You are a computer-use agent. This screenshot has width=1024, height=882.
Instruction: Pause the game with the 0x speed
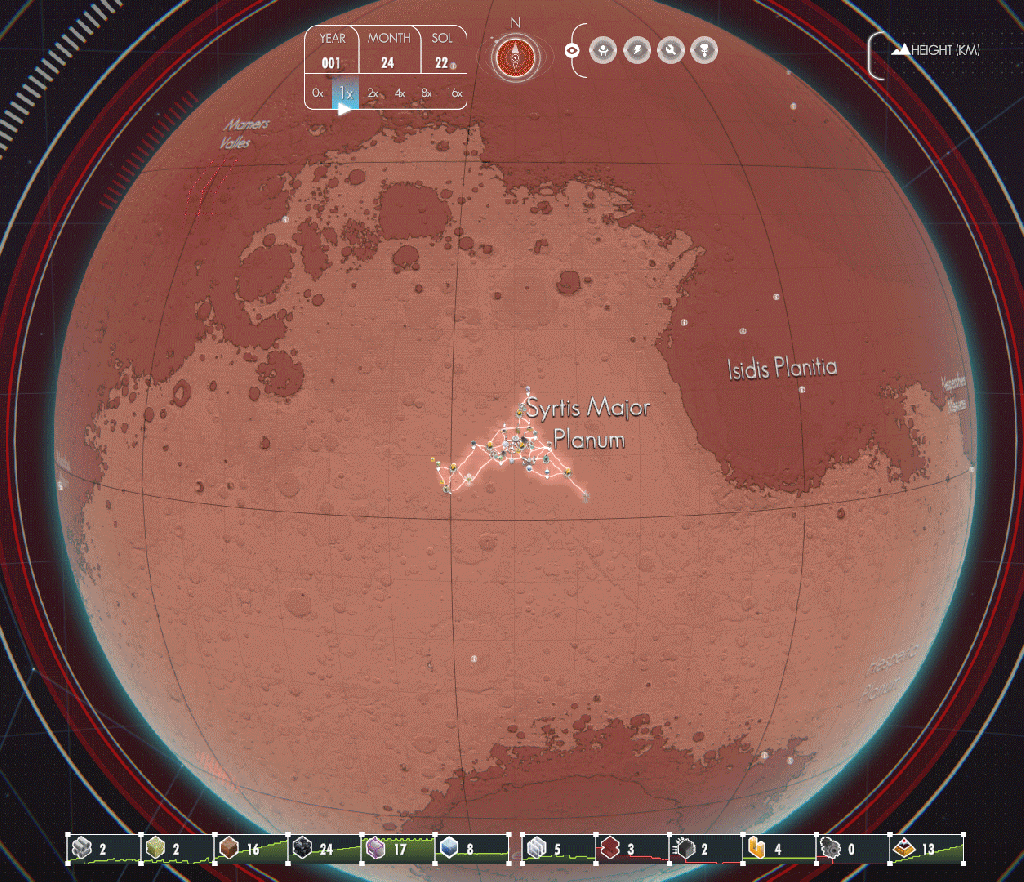tap(318, 93)
